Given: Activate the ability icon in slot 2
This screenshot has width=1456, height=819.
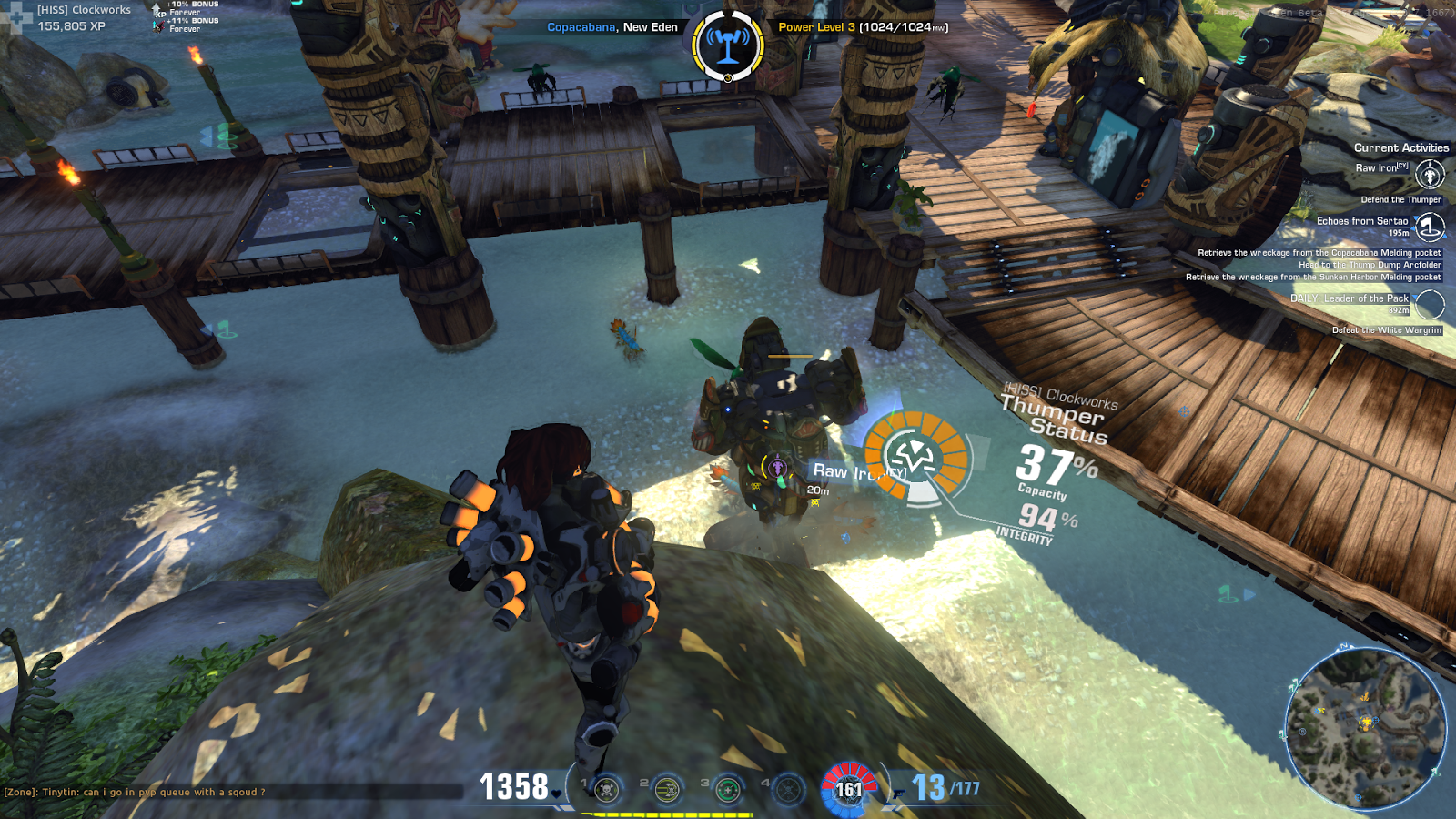Looking at the screenshot, I should pos(667,789).
